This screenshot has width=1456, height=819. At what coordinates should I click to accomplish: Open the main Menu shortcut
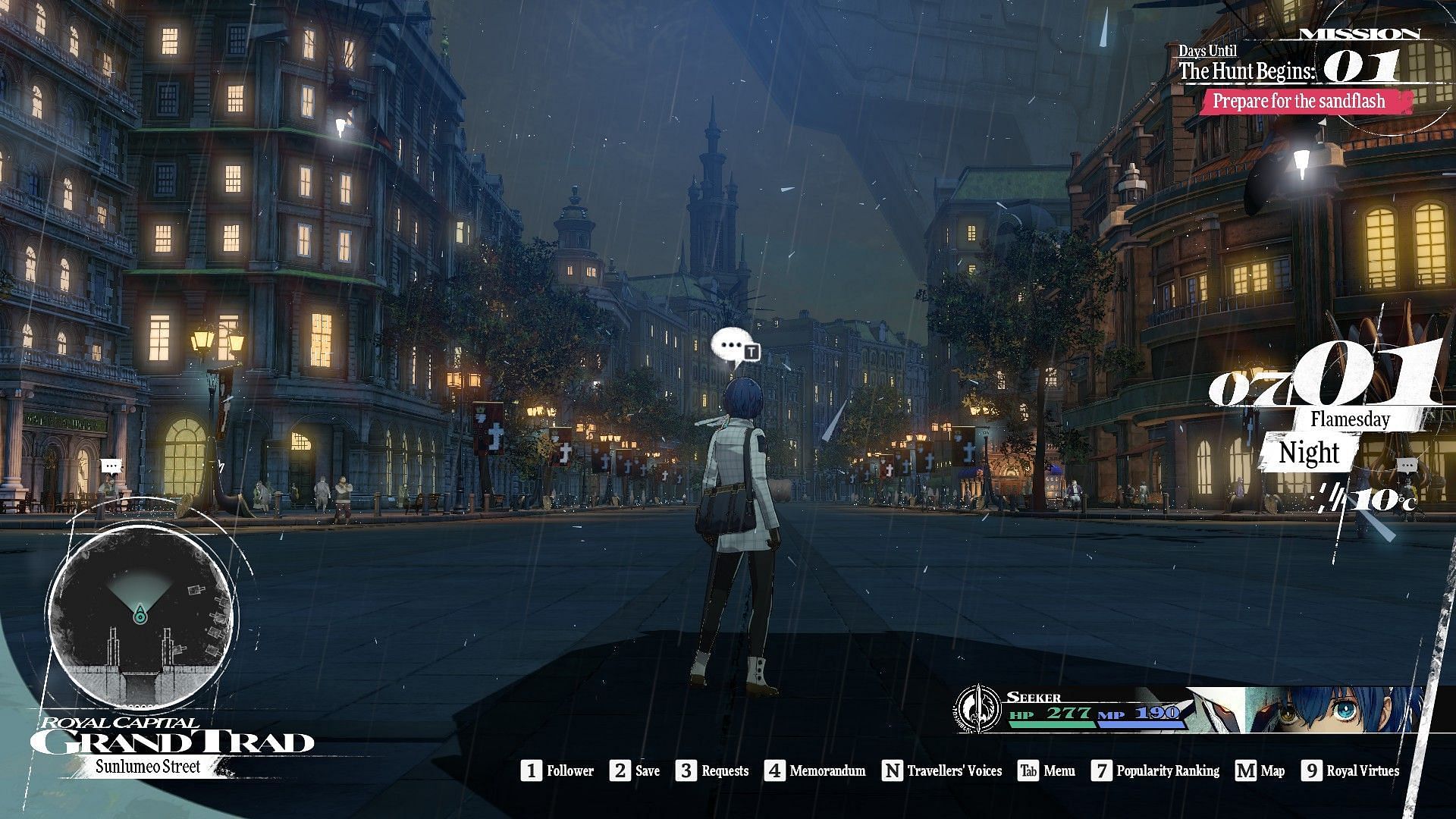tap(1046, 771)
